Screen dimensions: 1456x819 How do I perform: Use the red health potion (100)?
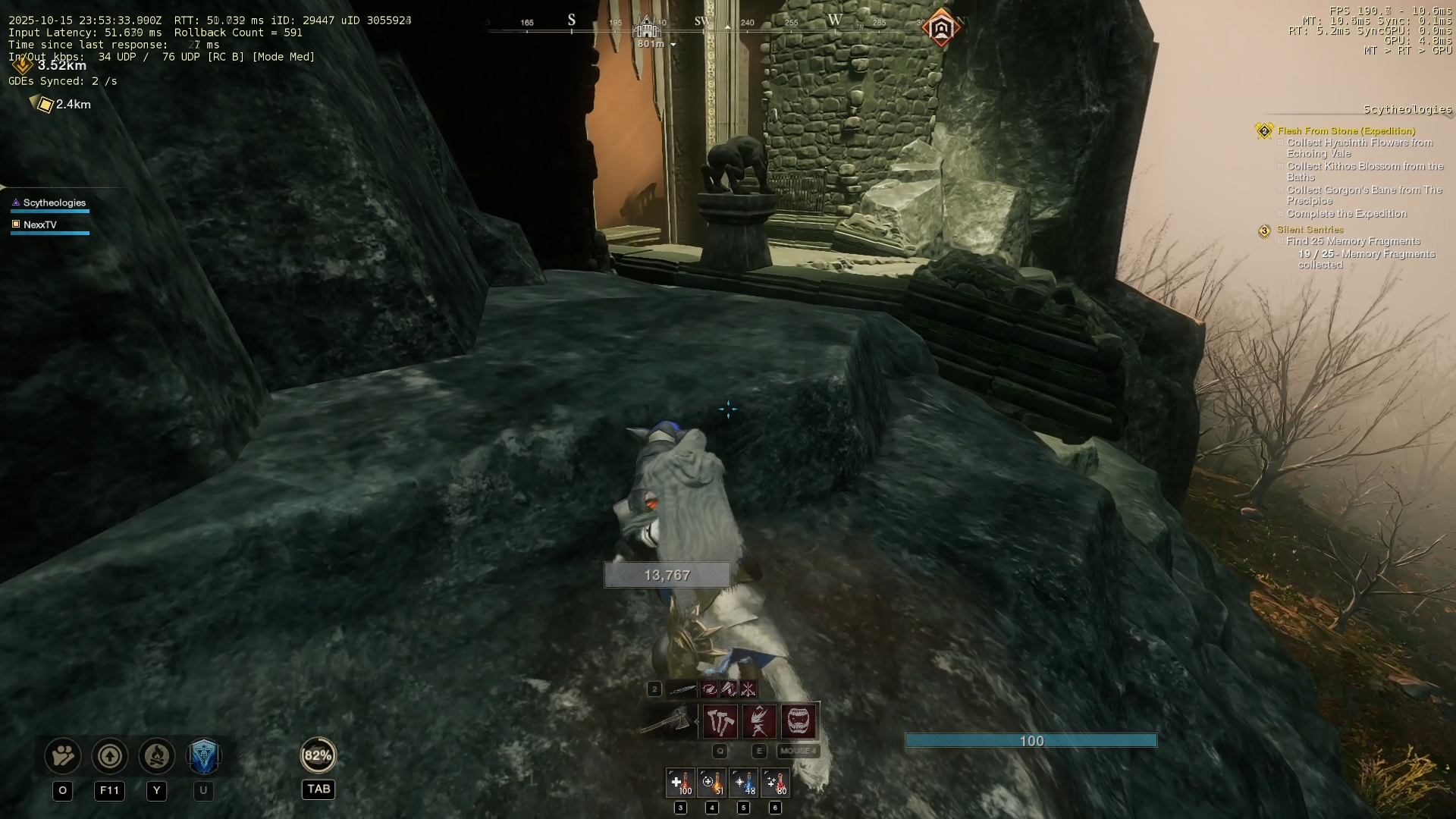[x=680, y=783]
